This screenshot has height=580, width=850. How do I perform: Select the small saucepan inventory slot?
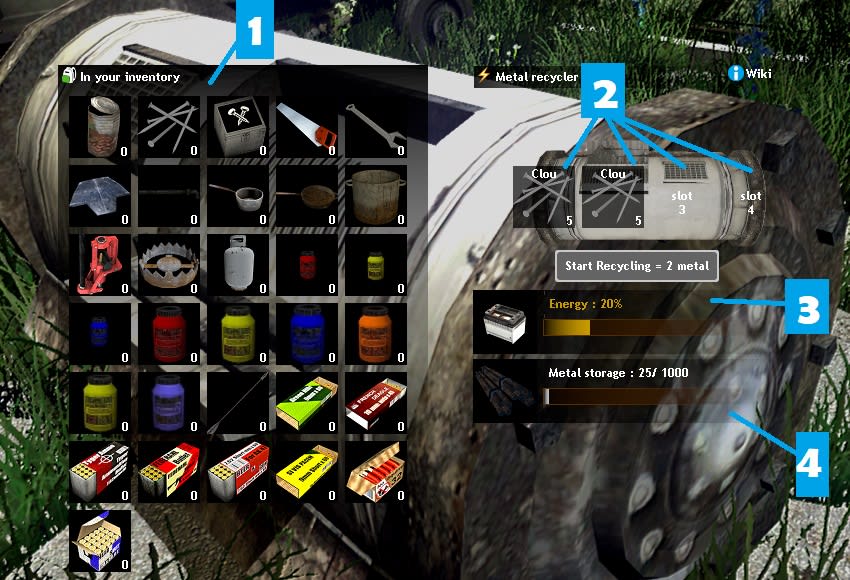[238, 195]
